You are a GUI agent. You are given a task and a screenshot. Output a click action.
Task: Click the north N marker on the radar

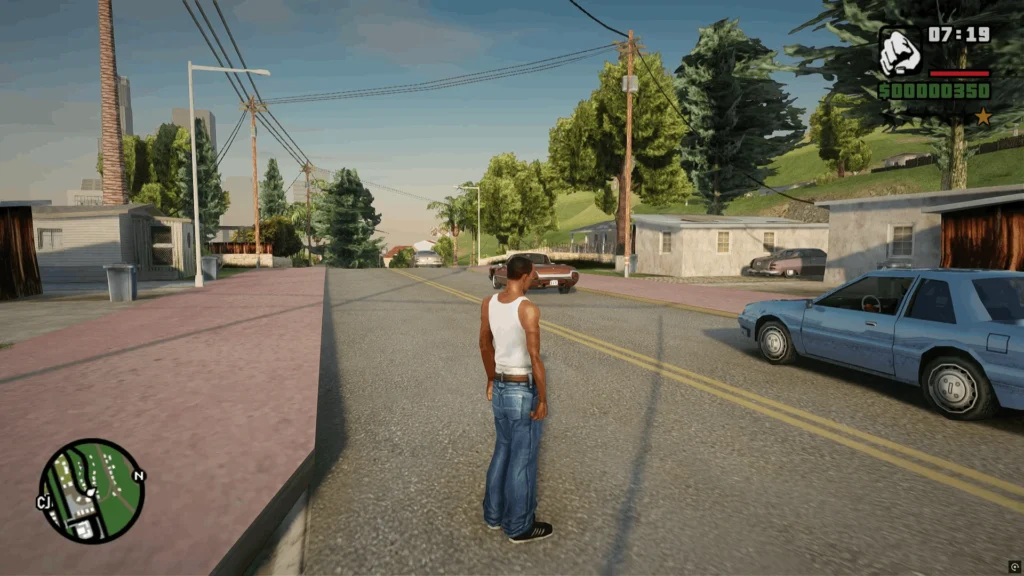pos(138,475)
